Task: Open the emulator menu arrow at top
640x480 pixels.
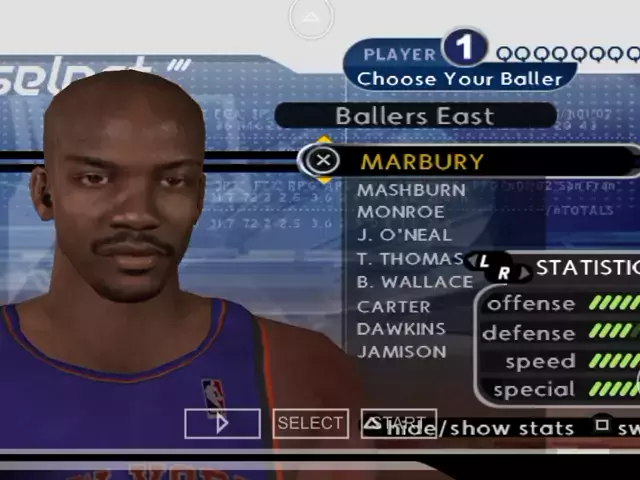Action: [x=311, y=17]
